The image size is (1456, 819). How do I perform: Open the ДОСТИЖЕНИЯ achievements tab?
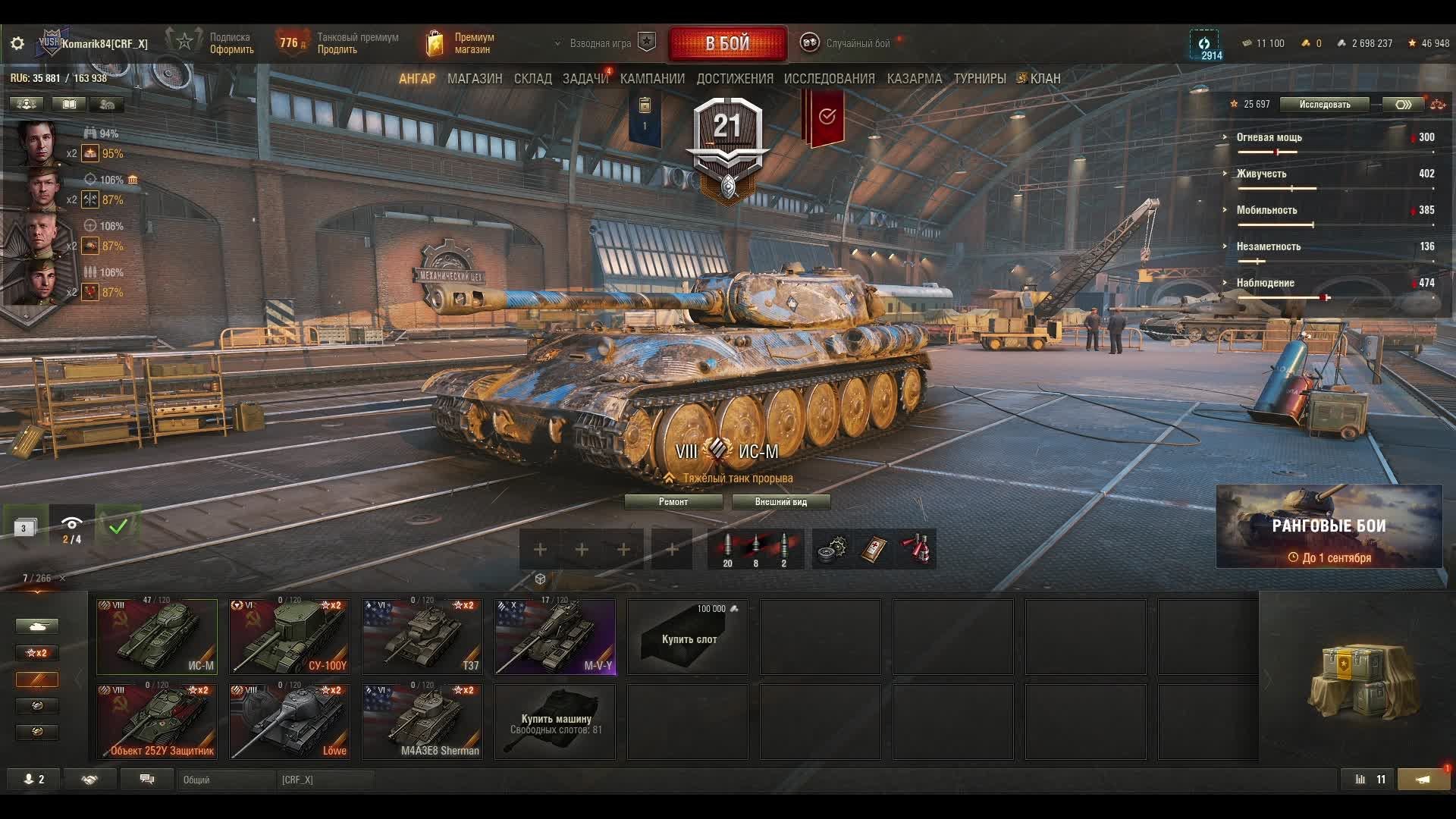coord(735,79)
